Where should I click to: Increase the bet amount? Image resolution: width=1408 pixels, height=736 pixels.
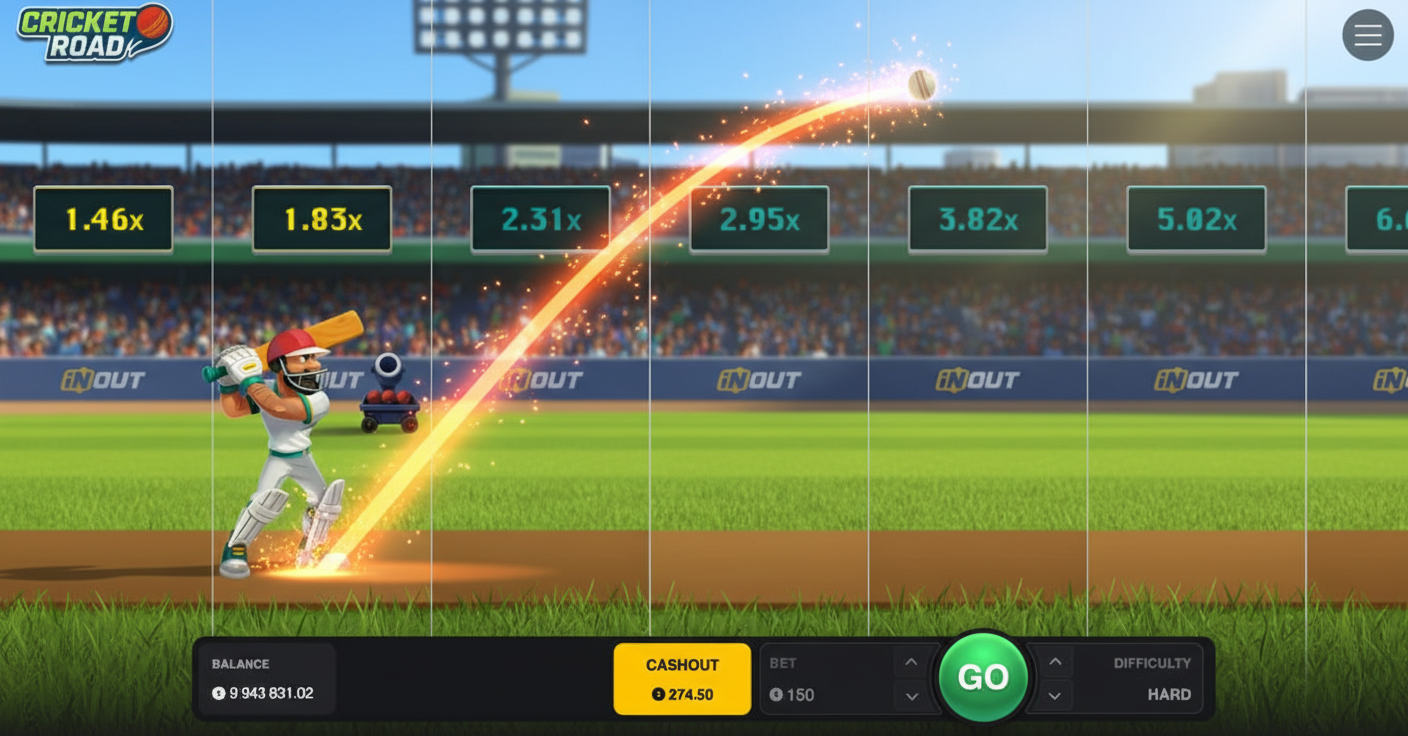coord(910,662)
